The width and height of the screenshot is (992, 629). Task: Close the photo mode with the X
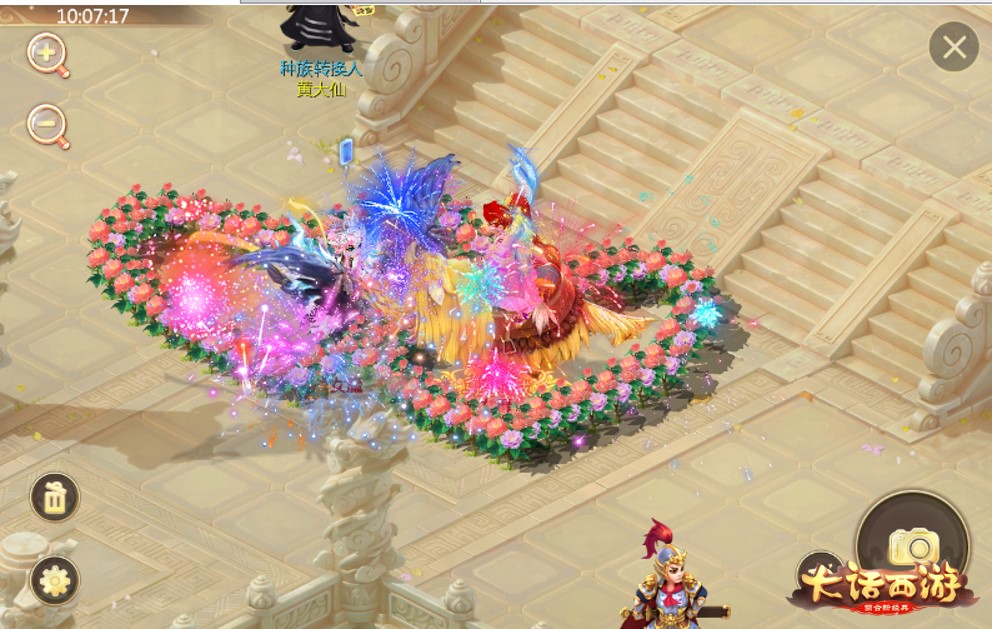click(x=954, y=47)
